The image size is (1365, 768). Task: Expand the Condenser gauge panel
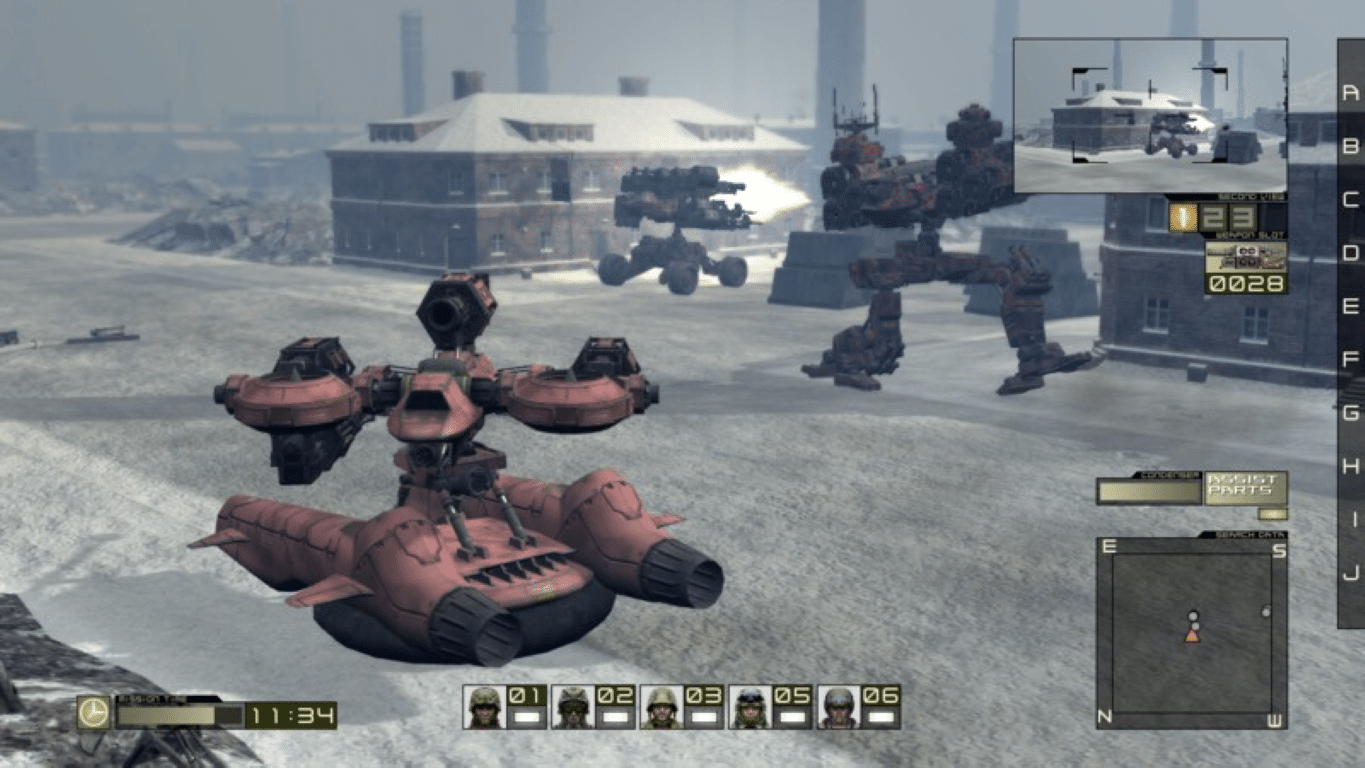[x=1148, y=491]
